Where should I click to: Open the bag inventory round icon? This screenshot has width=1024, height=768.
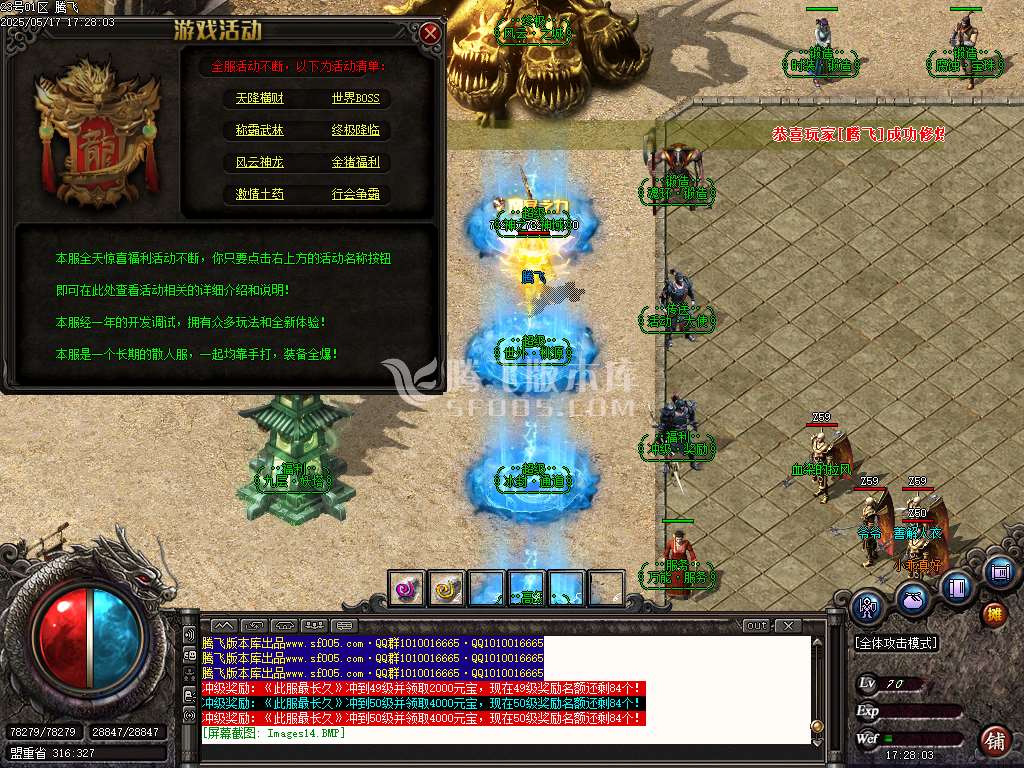pyautogui.click(x=912, y=599)
